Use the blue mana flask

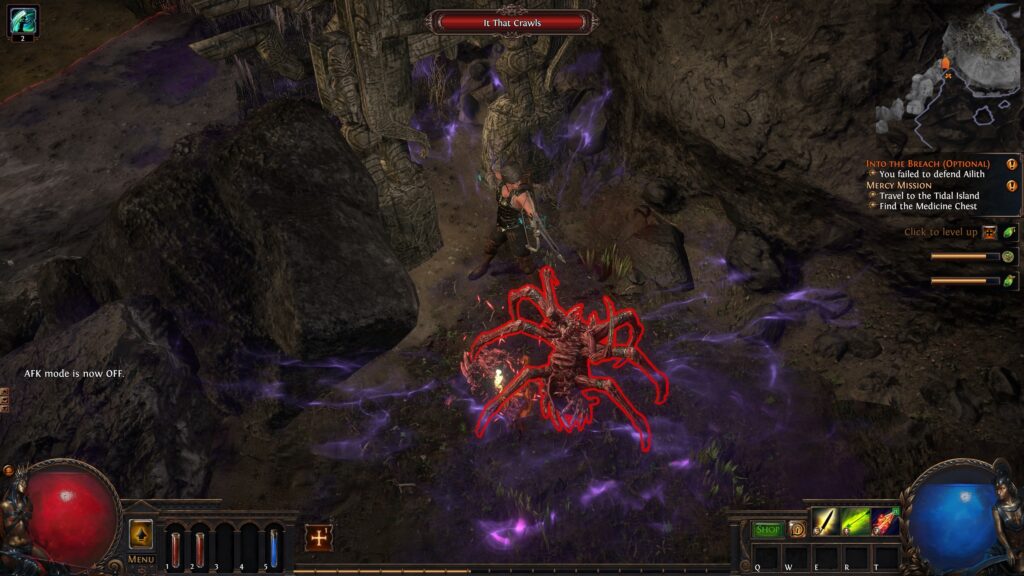click(x=274, y=547)
